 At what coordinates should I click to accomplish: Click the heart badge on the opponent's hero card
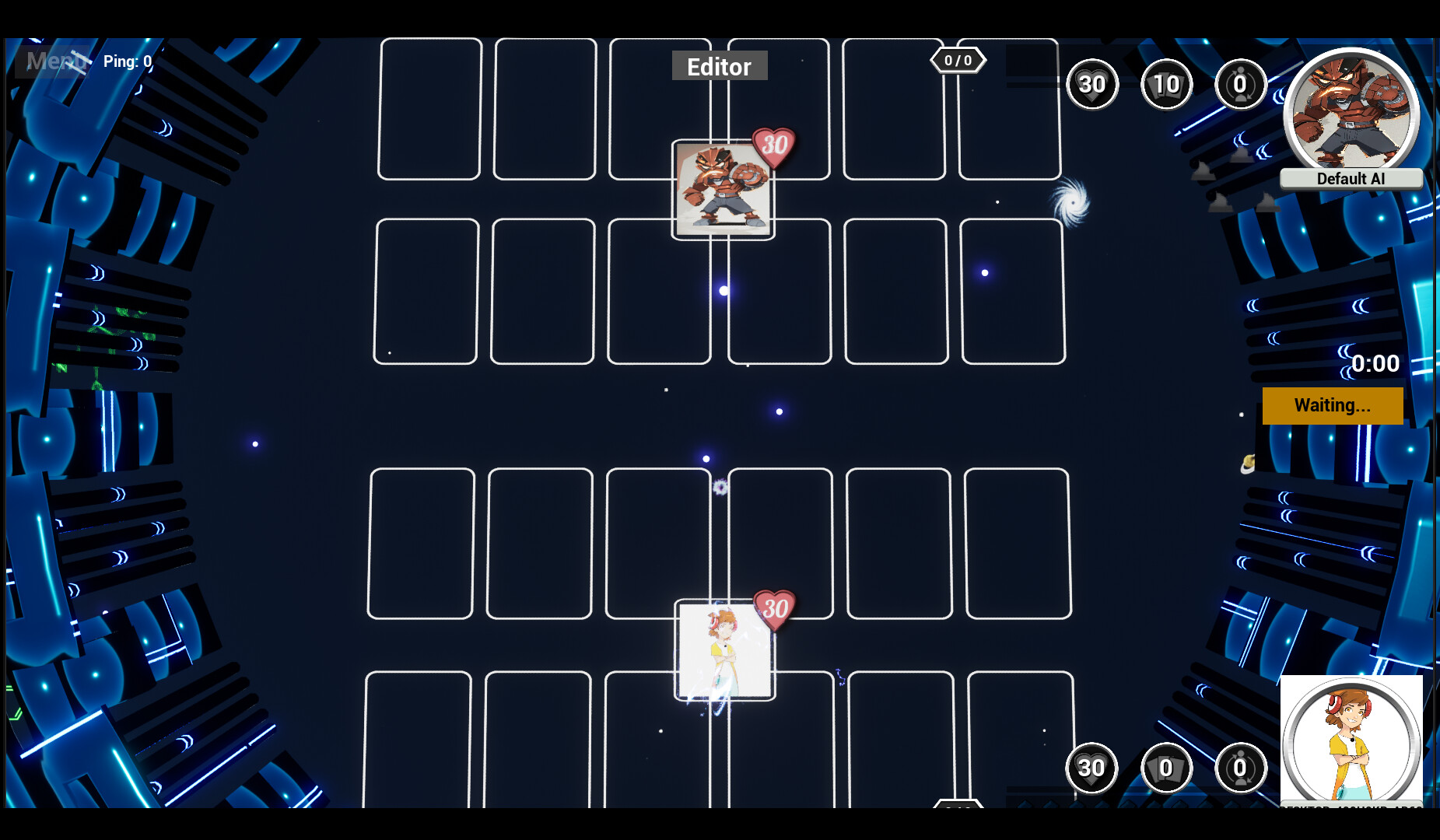(x=773, y=144)
